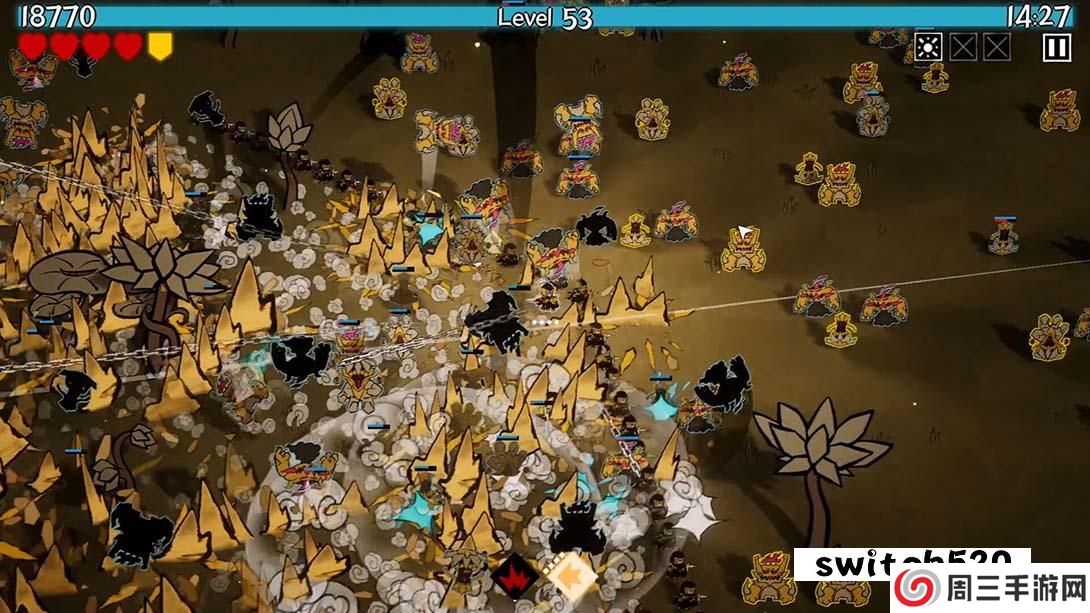Trigger the red spikes diamond ability
Screen dimensions: 1090x613
click(x=517, y=576)
